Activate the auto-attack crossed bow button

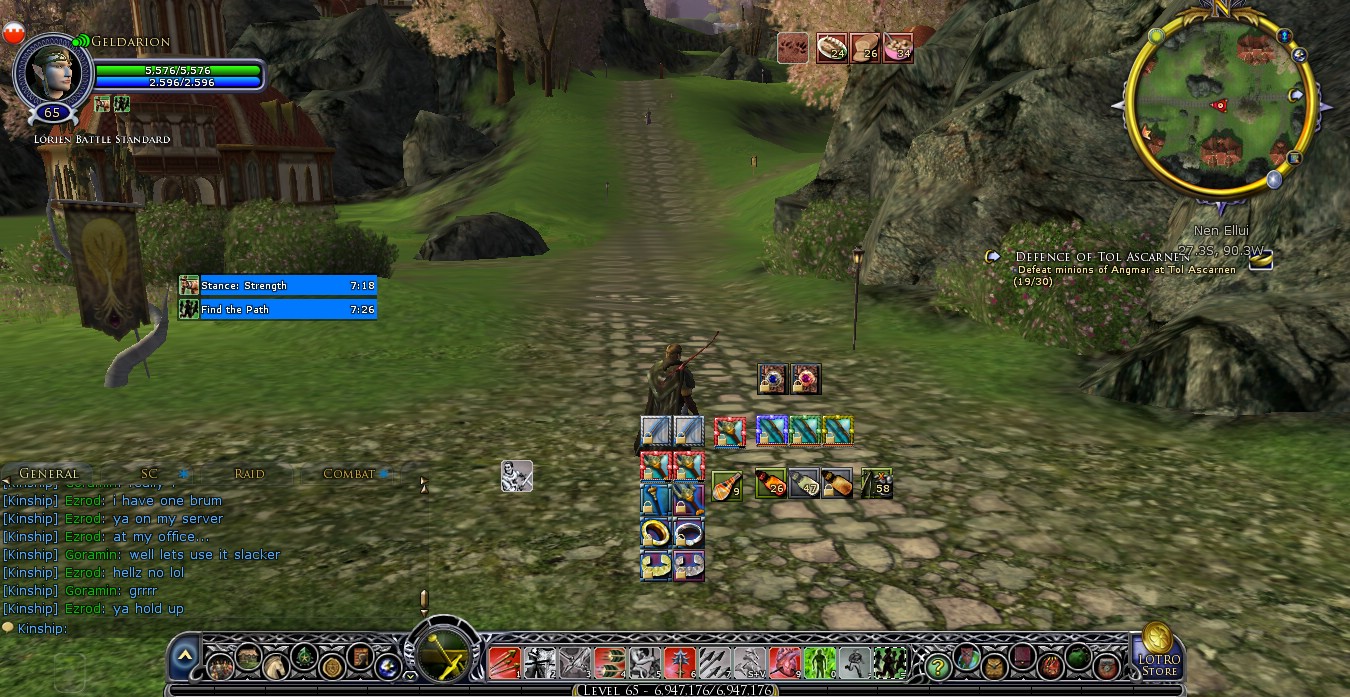coord(442,657)
